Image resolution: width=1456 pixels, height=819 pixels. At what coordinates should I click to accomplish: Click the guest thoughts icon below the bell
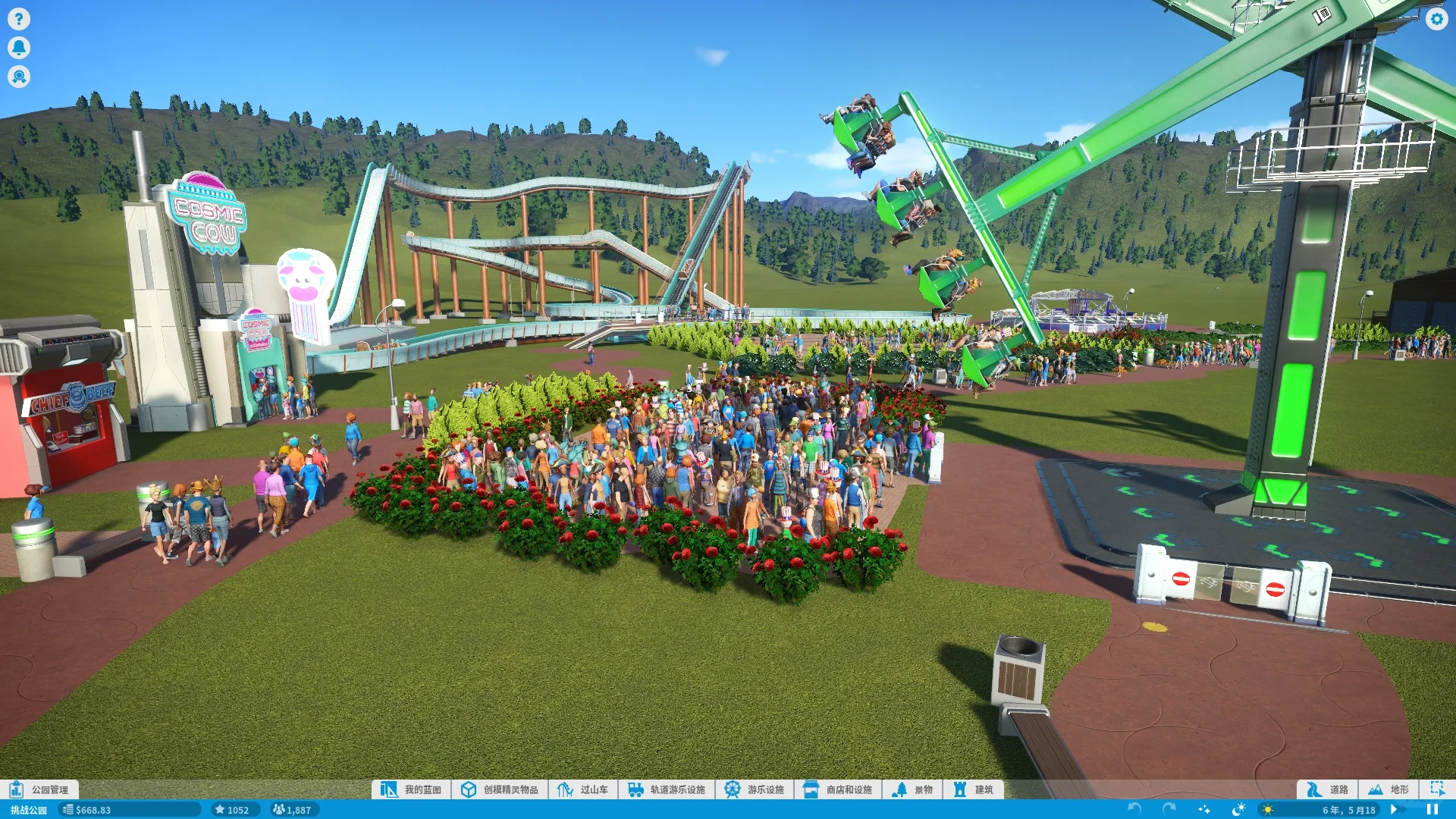click(x=19, y=77)
